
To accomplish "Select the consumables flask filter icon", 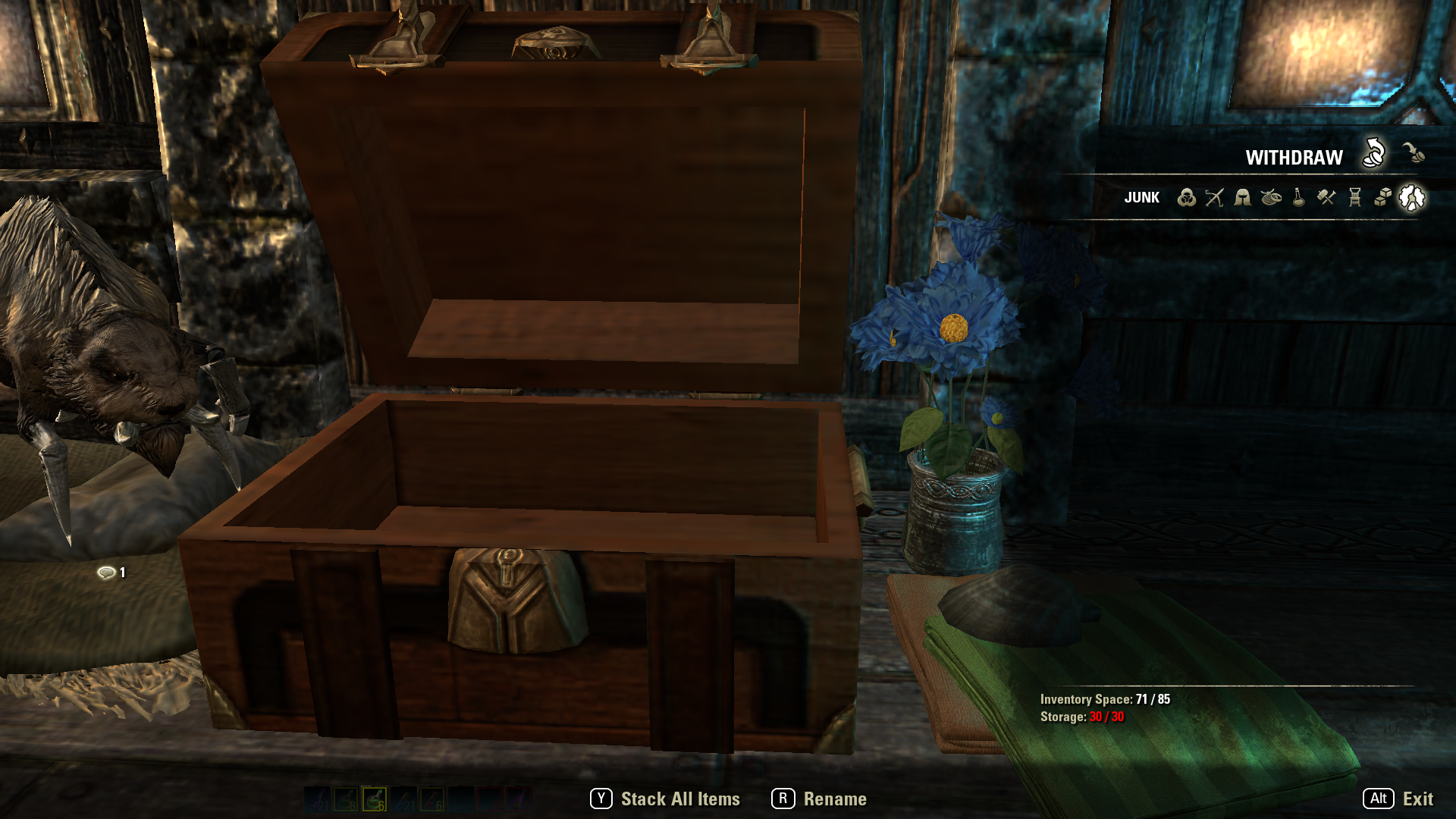I will (x=1298, y=197).
